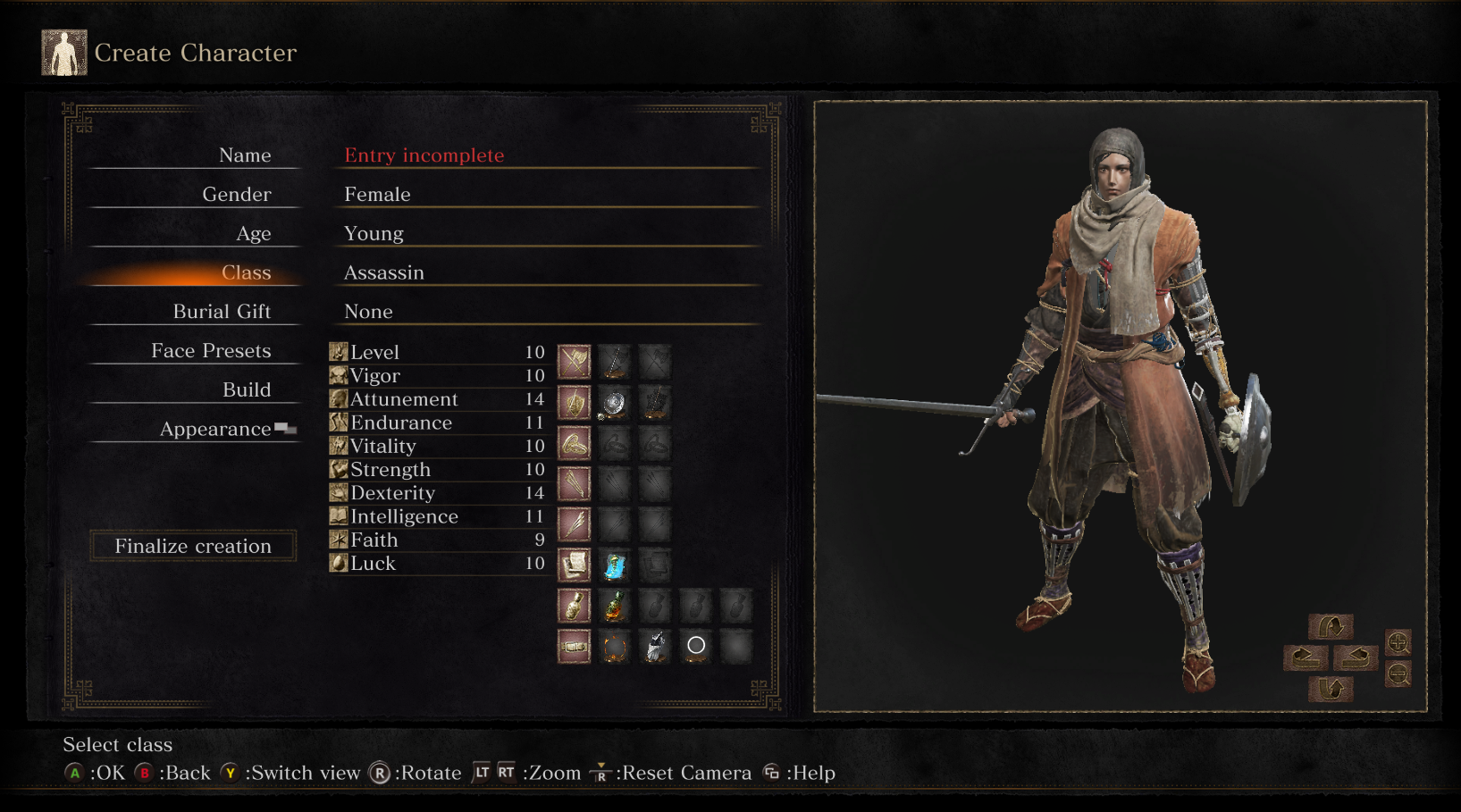The width and height of the screenshot is (1461, 812).
Task: Zoom in with the magnifier plus button
Action: coord(1398,642)
